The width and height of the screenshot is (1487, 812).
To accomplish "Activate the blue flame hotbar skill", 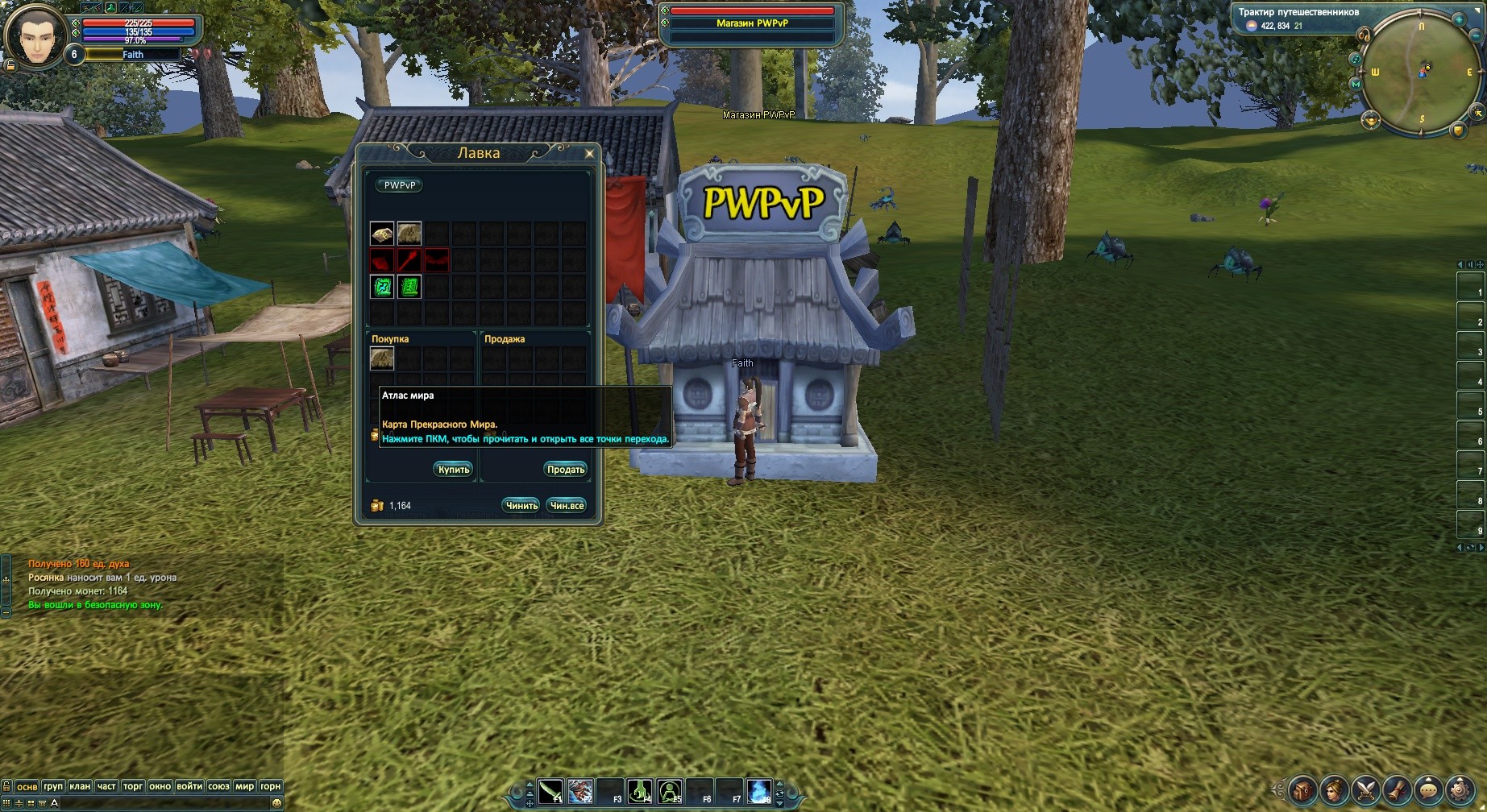I will click(759, 791).
